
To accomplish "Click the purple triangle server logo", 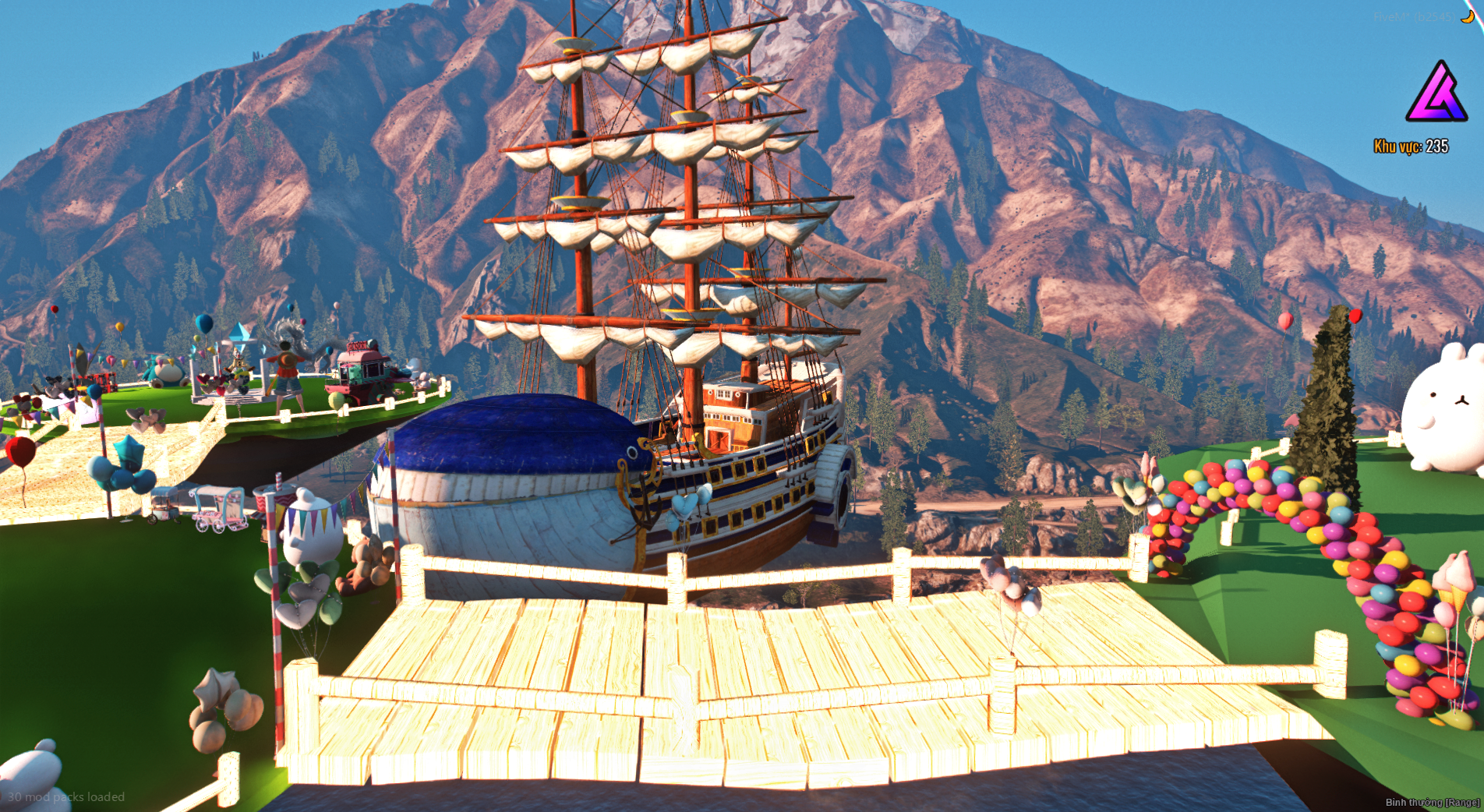I will pos(1436,94).
